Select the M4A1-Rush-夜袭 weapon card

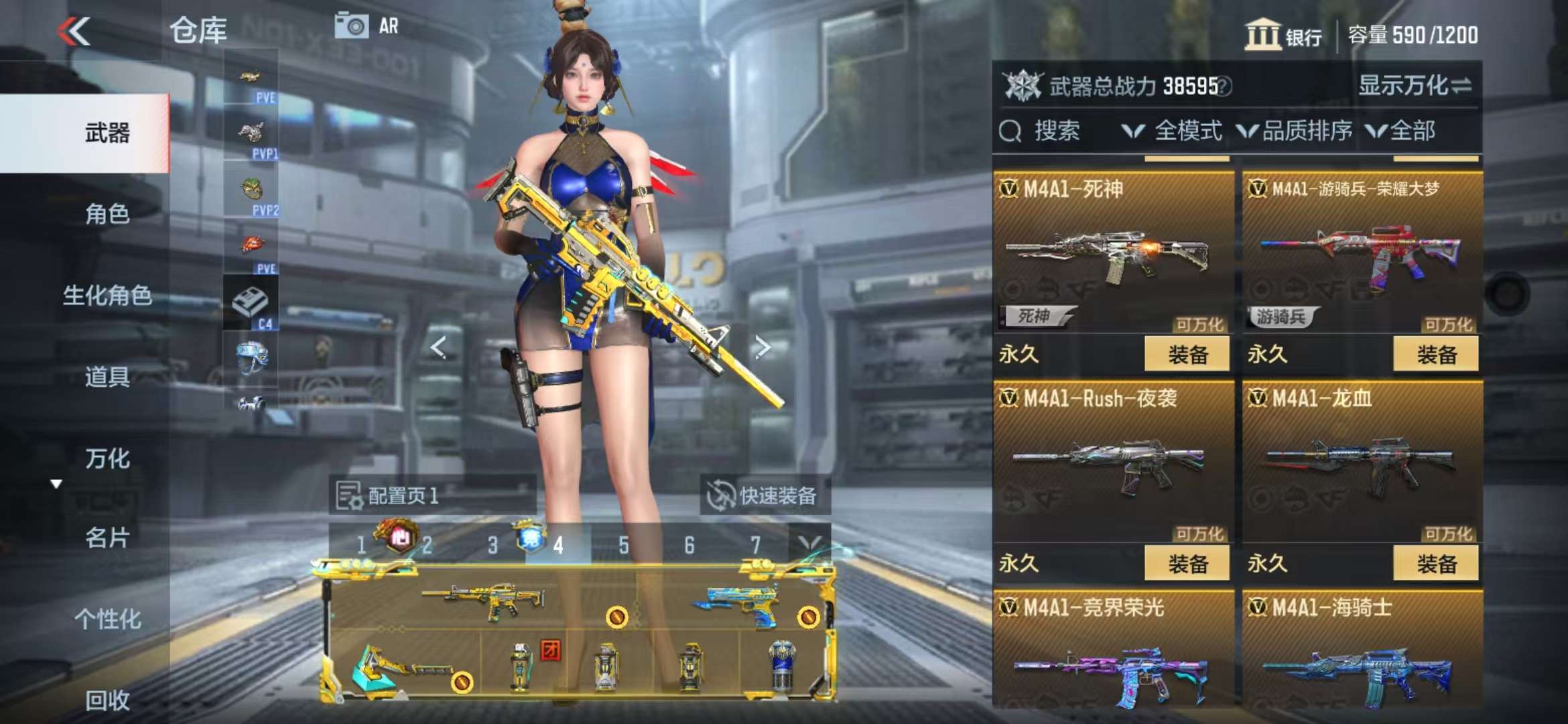[x=1112, y=463]
